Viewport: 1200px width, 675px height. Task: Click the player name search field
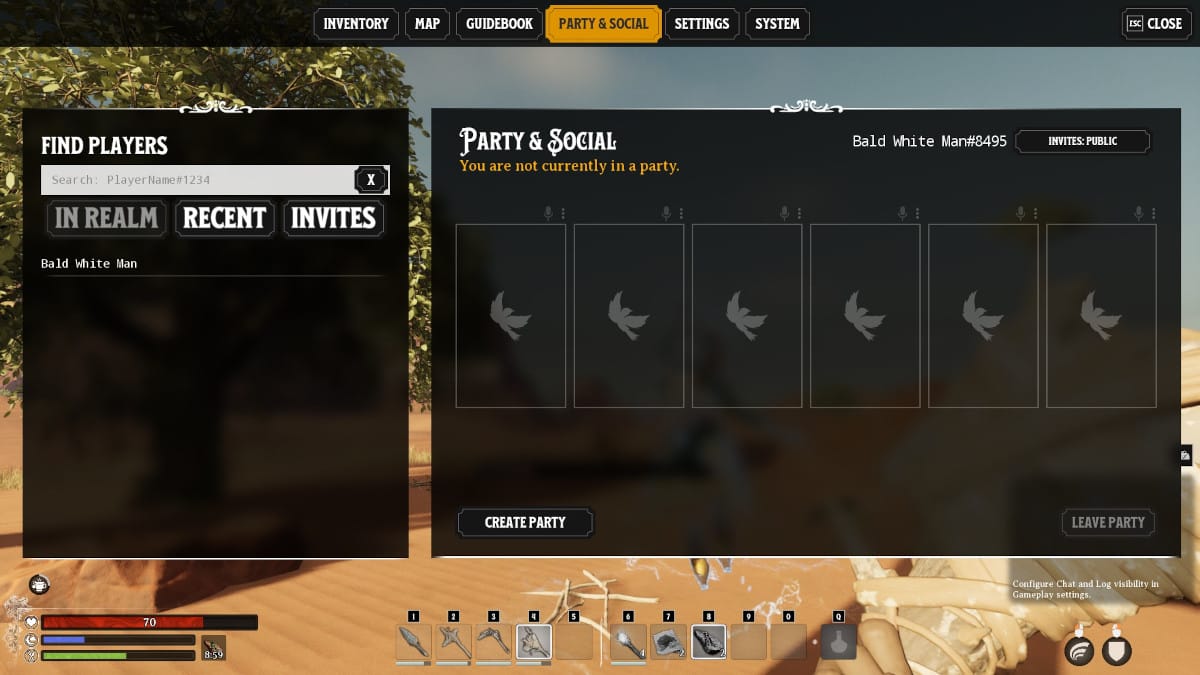point(197,180)
